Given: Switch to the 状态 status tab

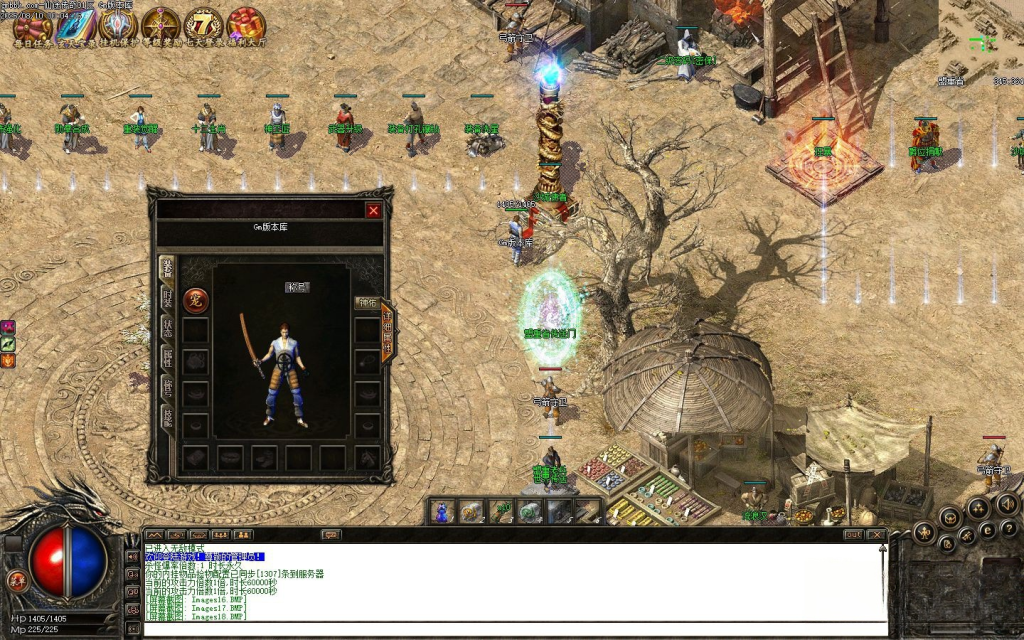Looking at the screenshot, I should coord(167,328).
